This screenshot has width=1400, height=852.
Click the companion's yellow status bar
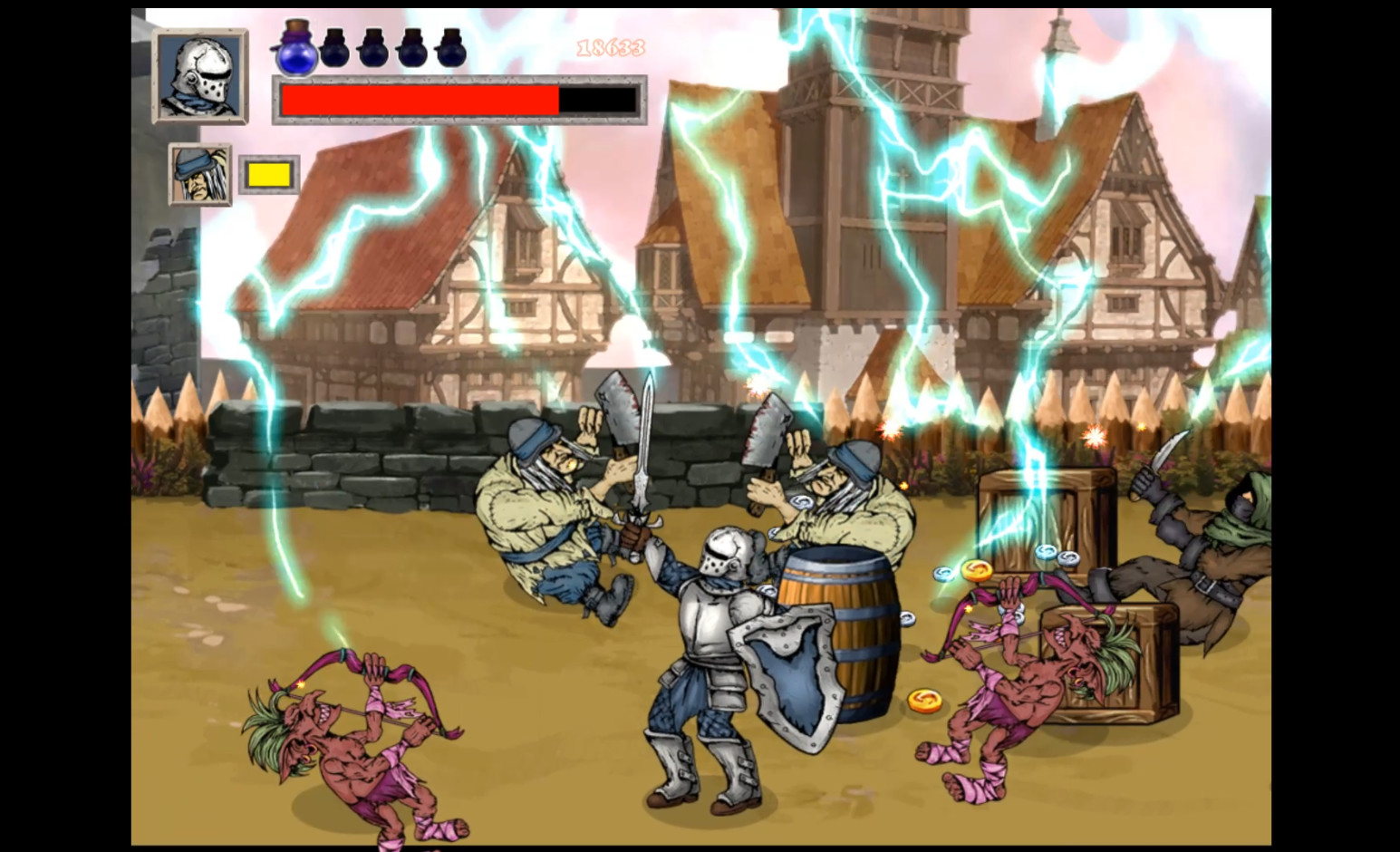[267, 172]
